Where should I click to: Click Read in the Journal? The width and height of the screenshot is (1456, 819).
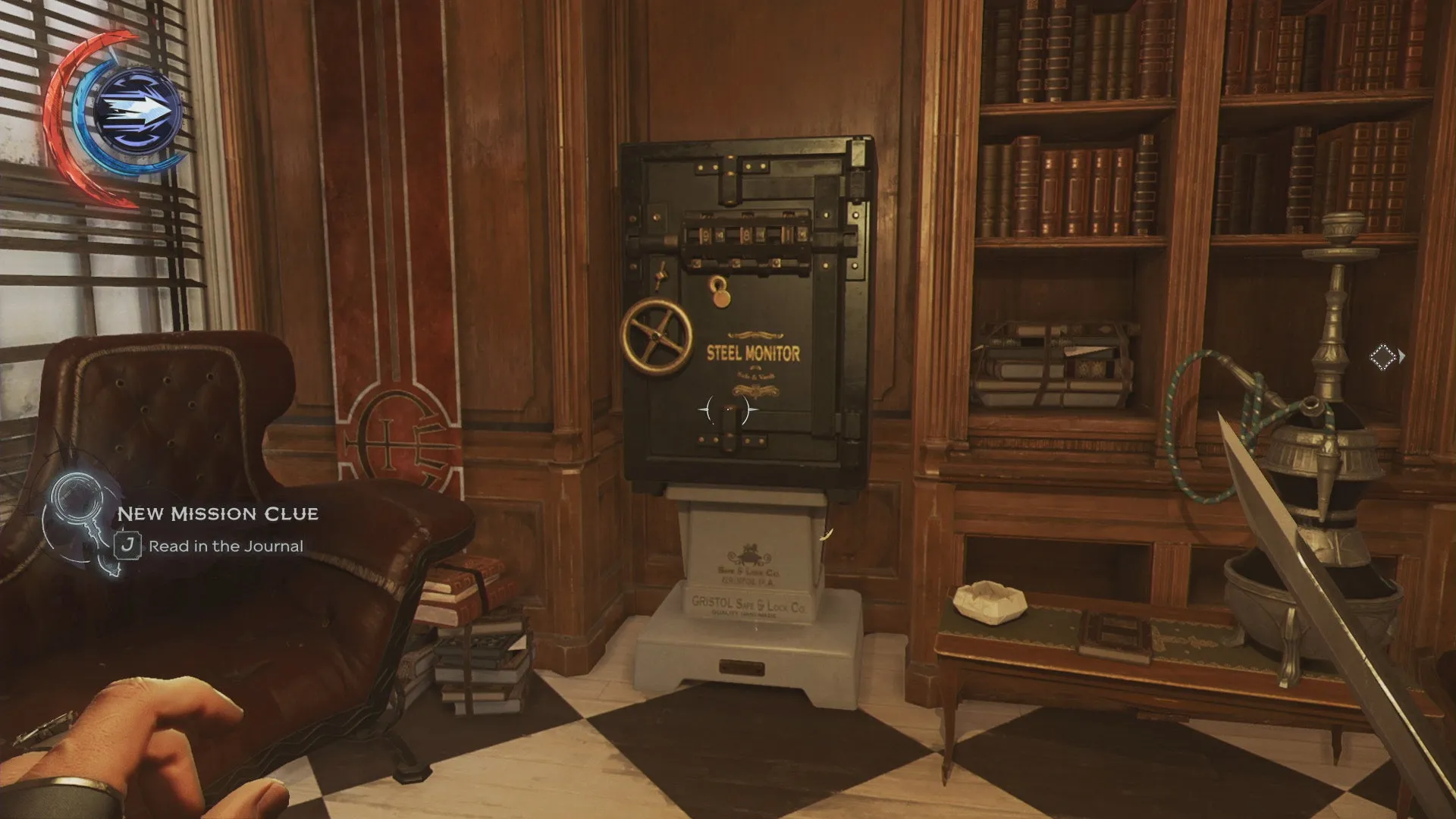[x=226, y=545]
